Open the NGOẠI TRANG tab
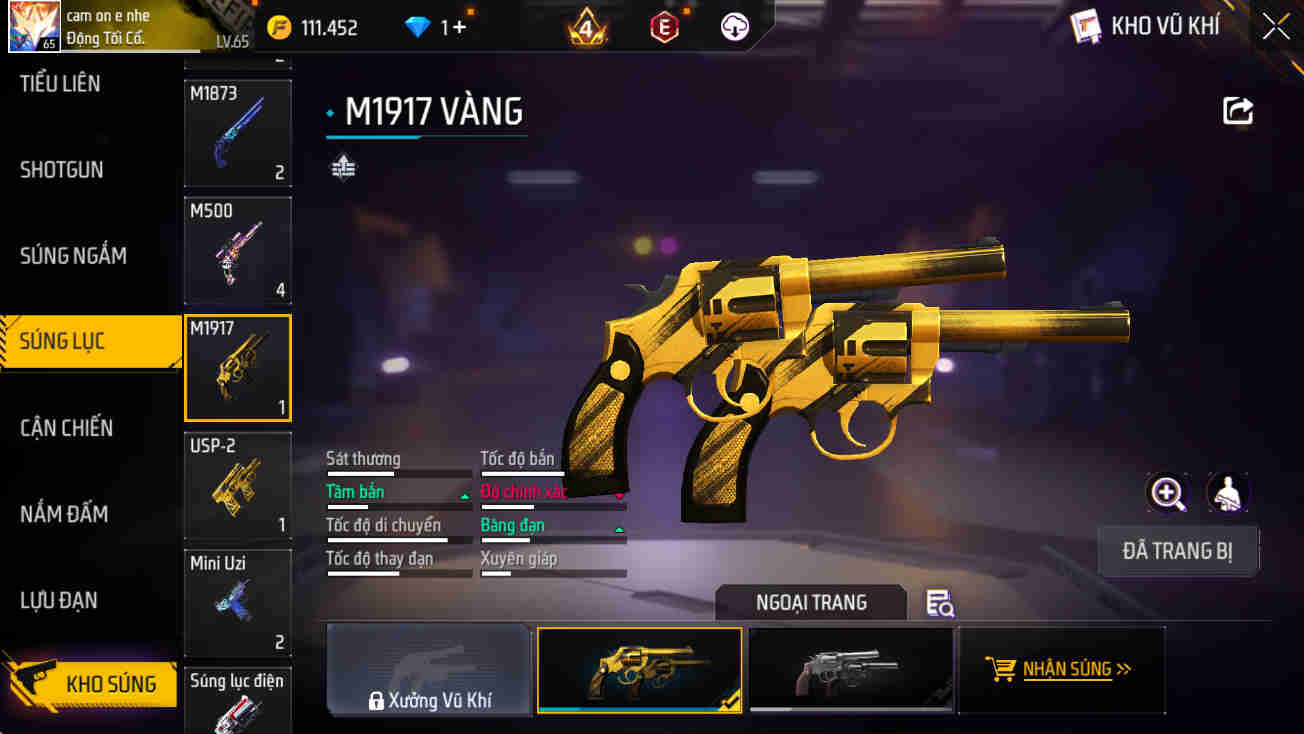 [x=810, y=601]
